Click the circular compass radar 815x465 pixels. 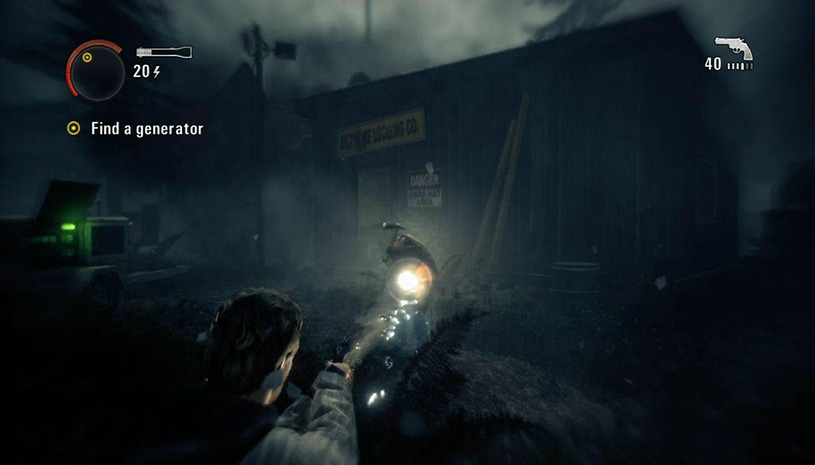pyautogui.click(x=95, y=72)
